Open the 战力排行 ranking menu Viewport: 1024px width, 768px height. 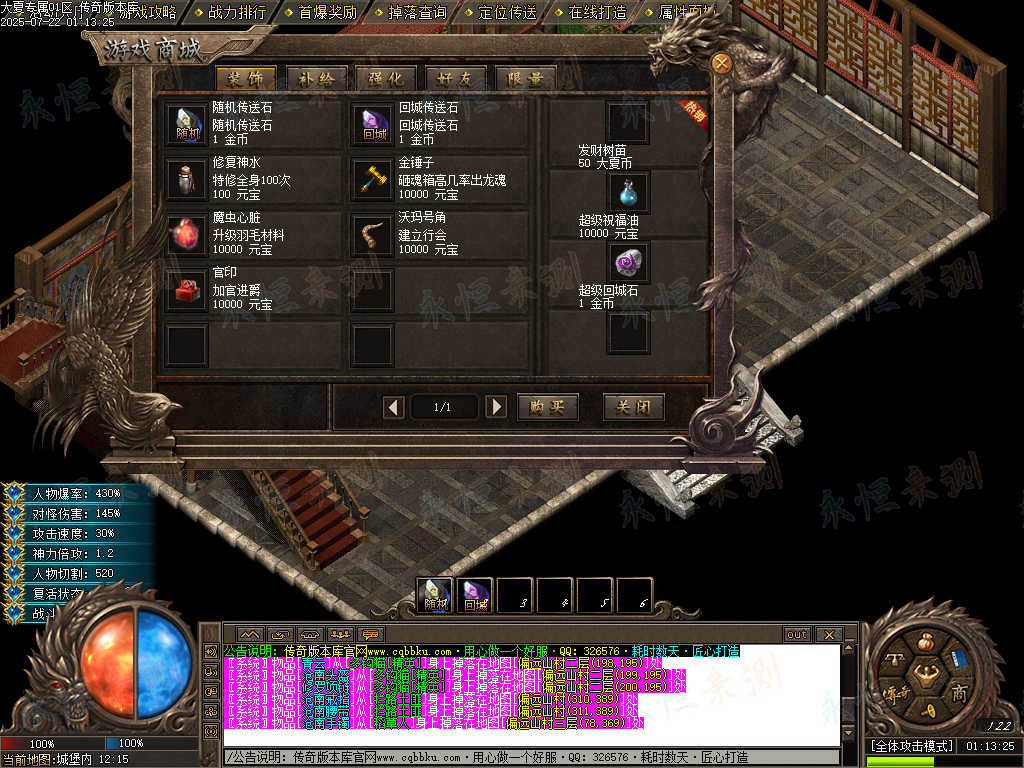coord(237,13)
